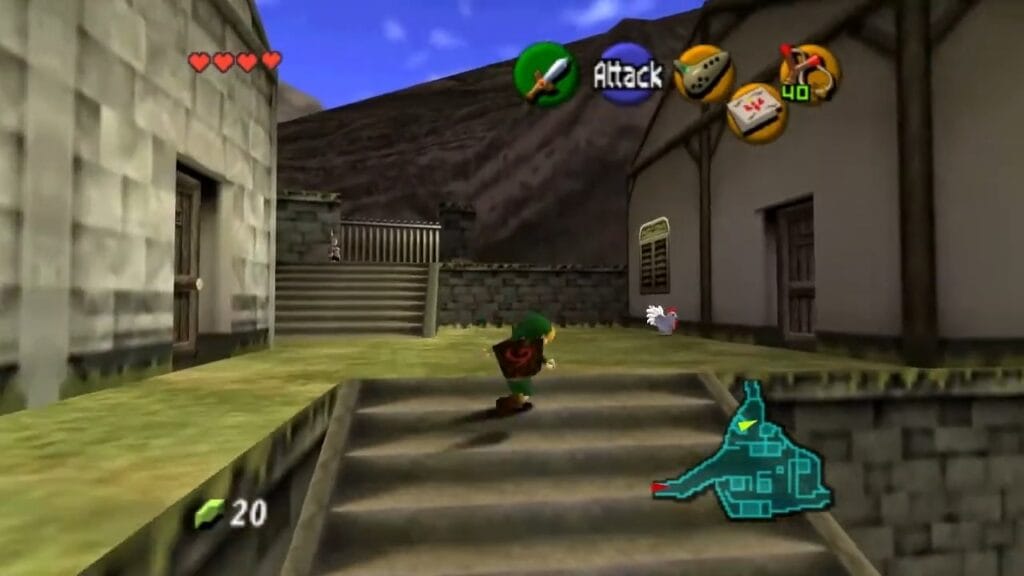Viewport: 1024px width, 576px height.
Task: Use the Fairy Ocarina item
Action: coord(704,73)
